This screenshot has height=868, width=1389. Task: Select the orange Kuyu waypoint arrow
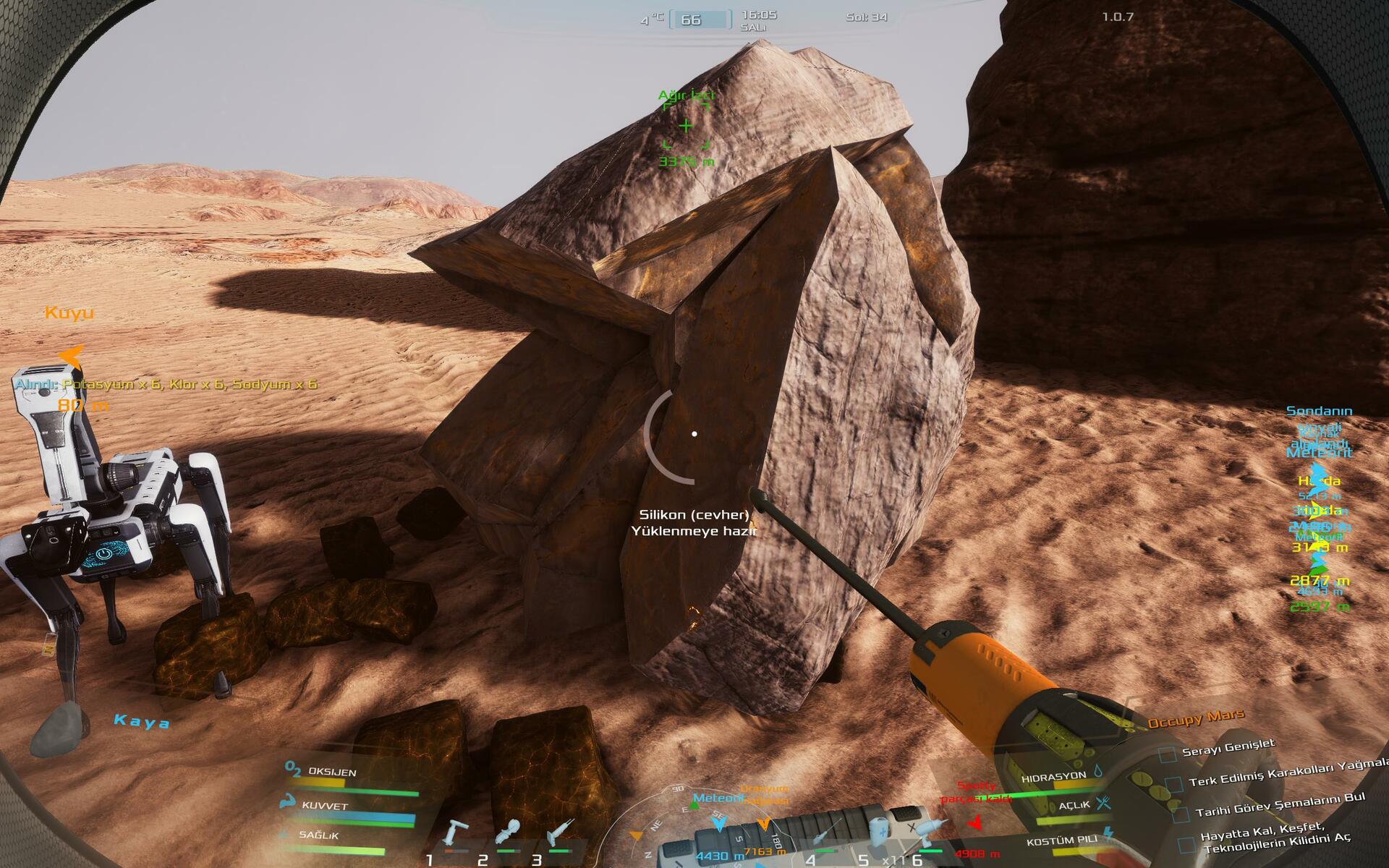pyautogui.click(x=71, y=355)
